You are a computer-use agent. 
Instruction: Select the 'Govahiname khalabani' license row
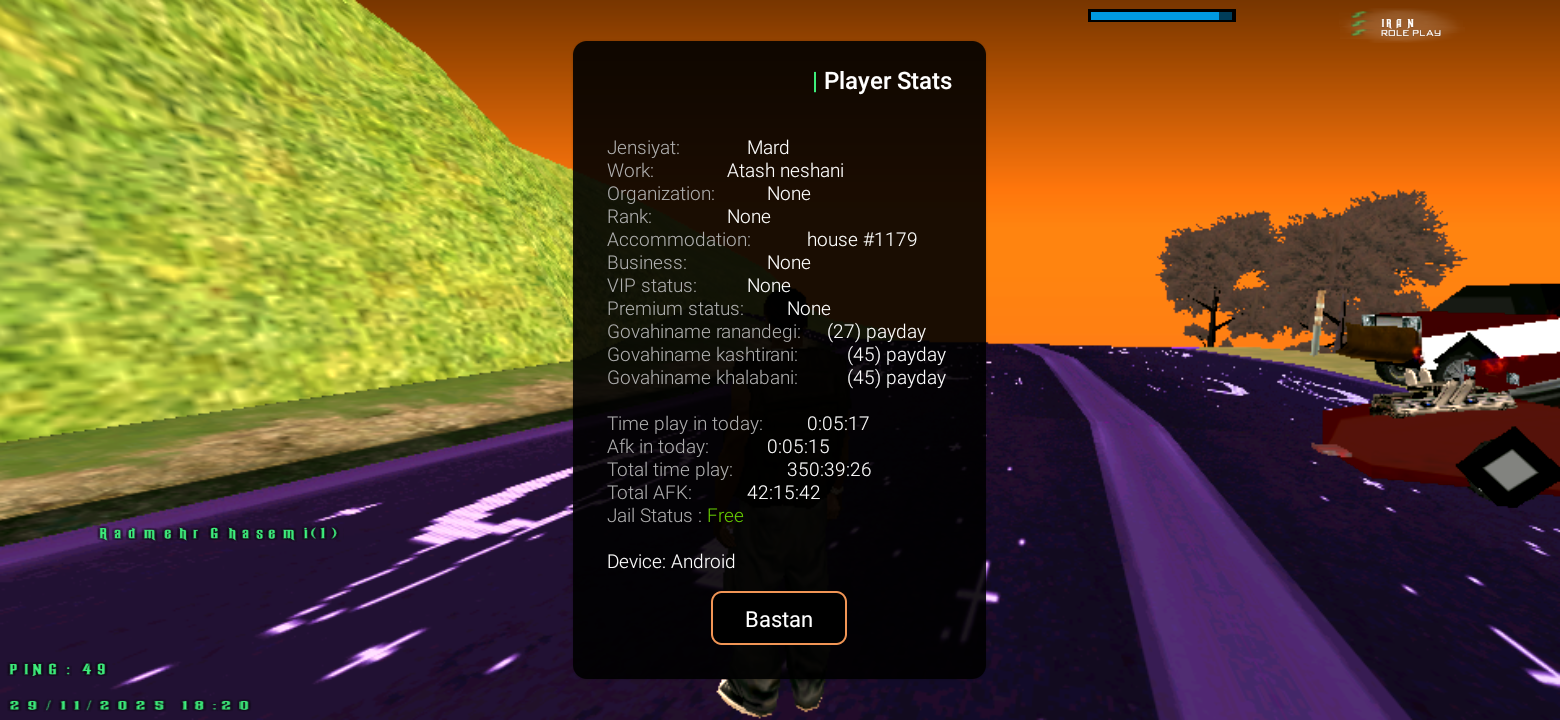click(x=776, y=377)
